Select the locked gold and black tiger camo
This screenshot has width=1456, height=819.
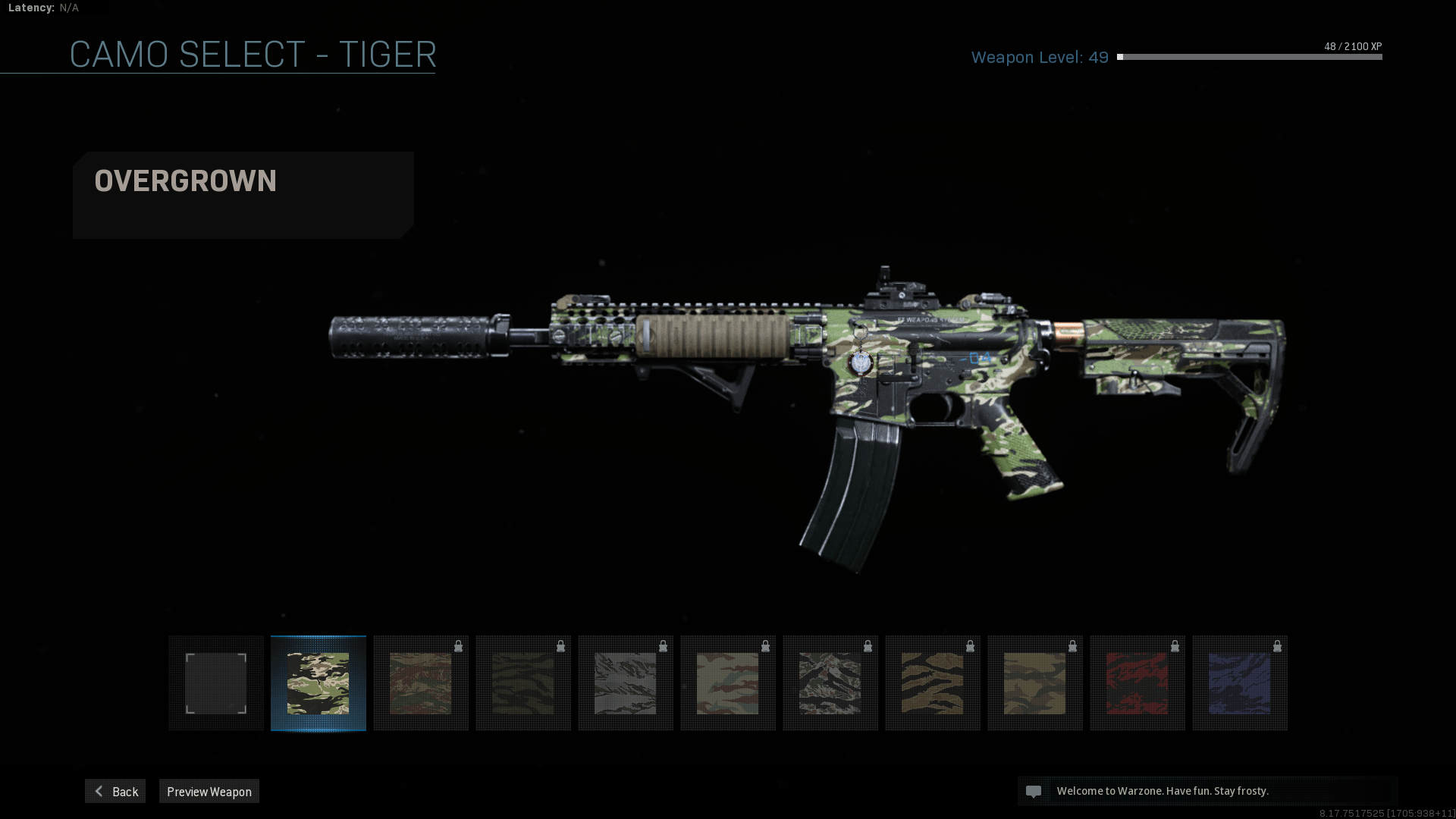point(932,683)
